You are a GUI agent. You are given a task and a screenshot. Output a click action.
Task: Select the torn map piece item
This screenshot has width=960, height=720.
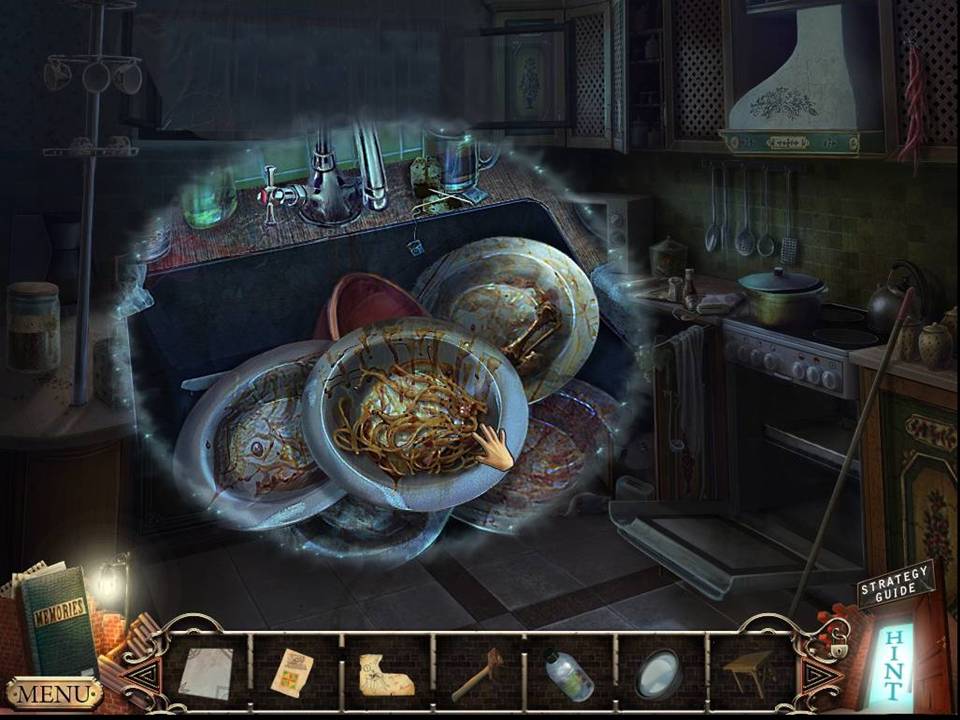pyautogui.click(x=386, y=674)
